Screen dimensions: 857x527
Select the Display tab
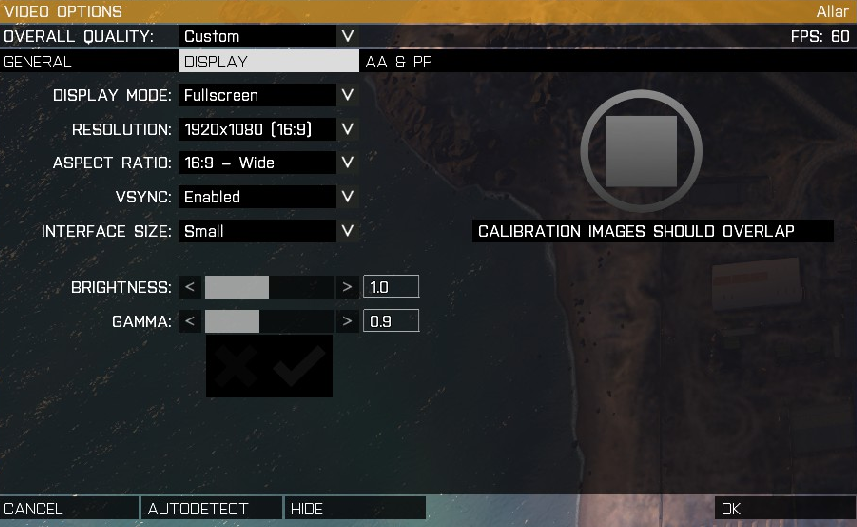(x=268, y=61)
